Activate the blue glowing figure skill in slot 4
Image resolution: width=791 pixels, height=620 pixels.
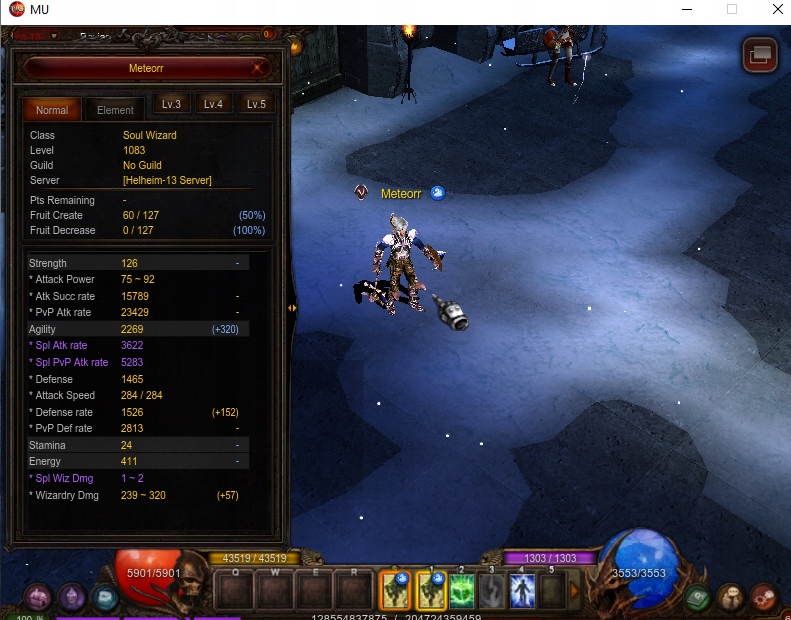(522, 590)
